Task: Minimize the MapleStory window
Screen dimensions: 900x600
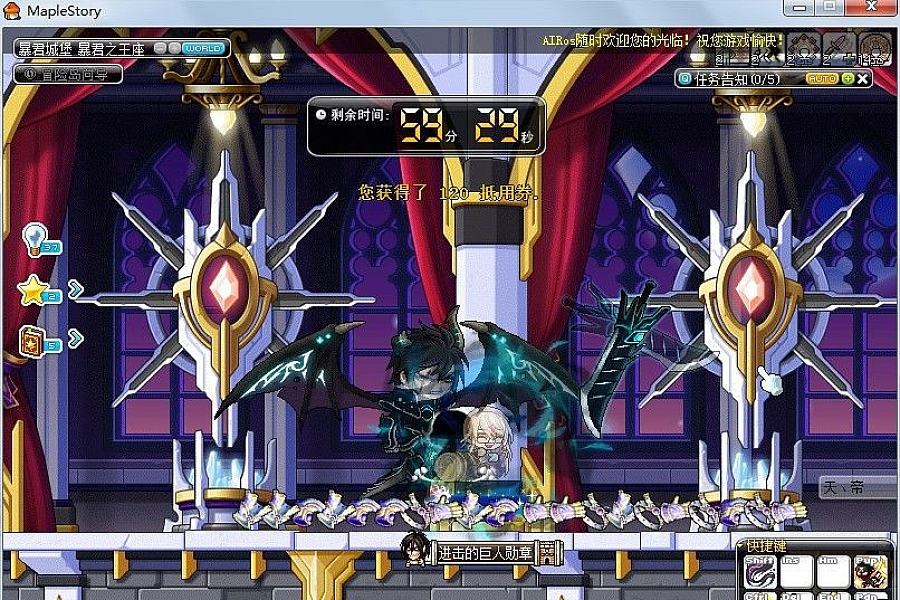Action: point(797,7)
